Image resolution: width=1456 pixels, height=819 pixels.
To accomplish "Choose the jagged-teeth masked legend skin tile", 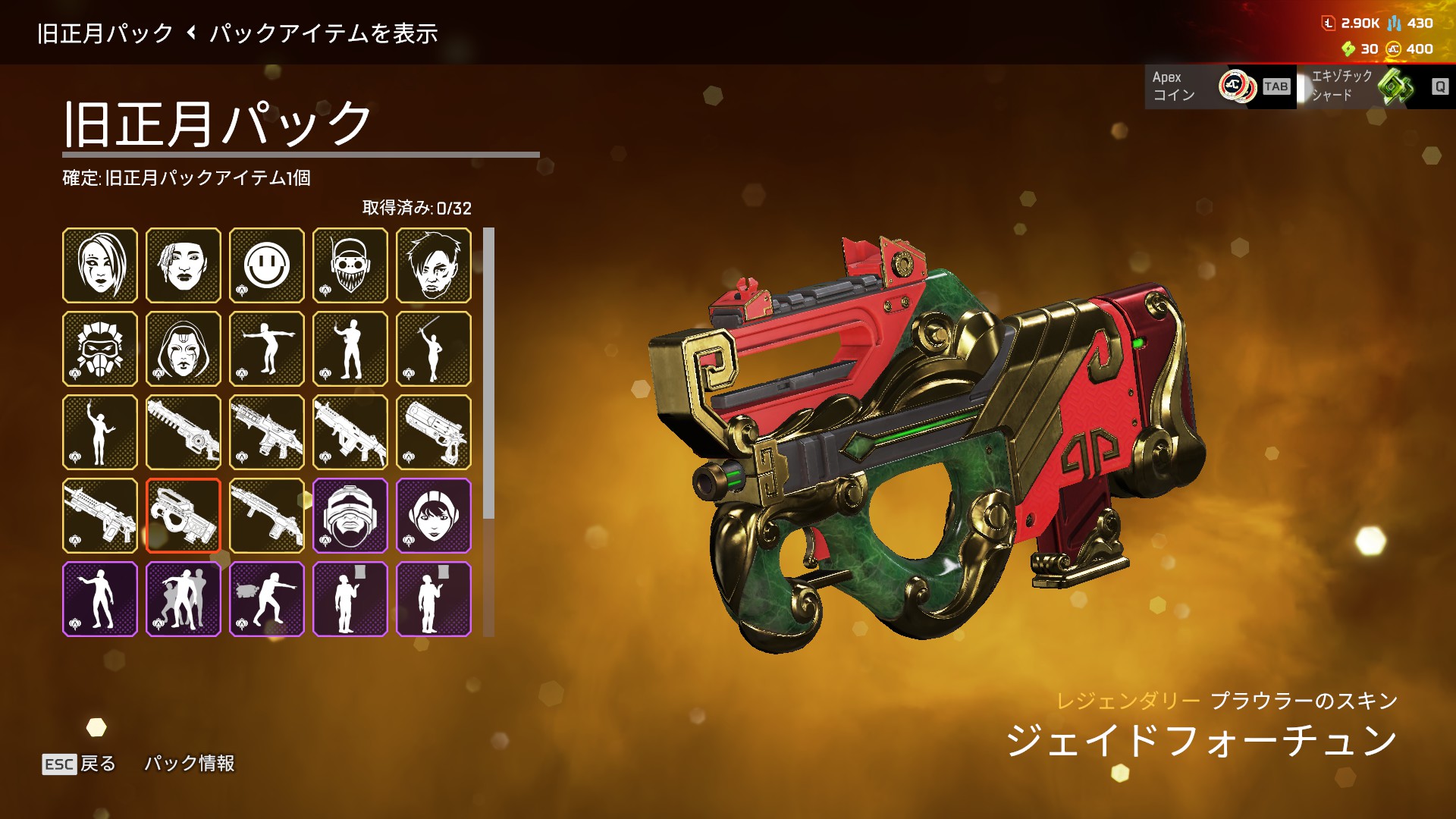I will click(350, 265).
